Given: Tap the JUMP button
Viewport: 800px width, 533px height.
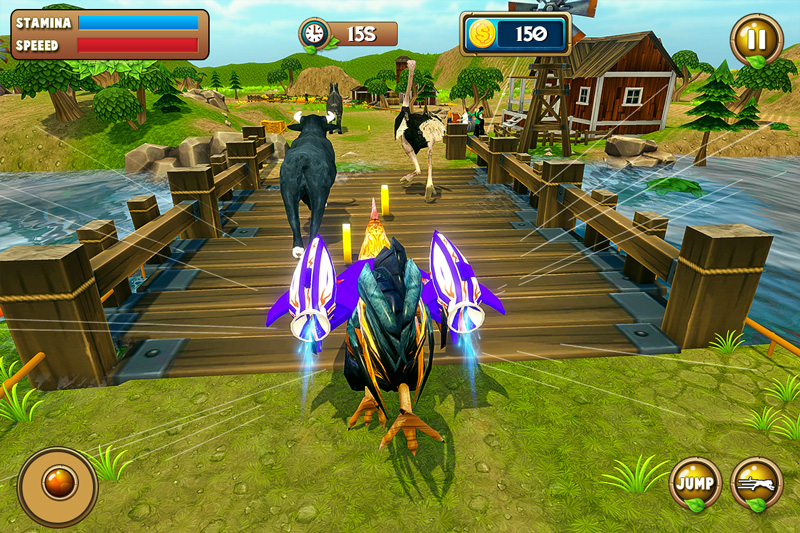Looking at the screenshot, I should (x=695, y=483).
